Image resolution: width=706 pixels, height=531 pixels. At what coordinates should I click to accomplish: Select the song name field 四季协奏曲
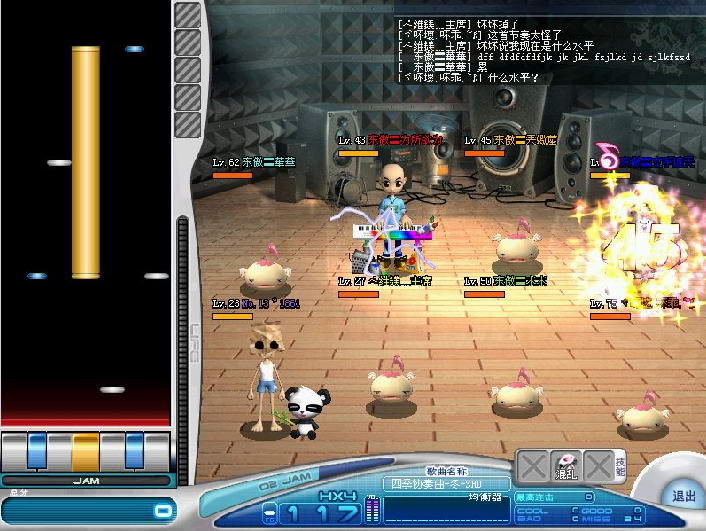[x=440, y=484]
